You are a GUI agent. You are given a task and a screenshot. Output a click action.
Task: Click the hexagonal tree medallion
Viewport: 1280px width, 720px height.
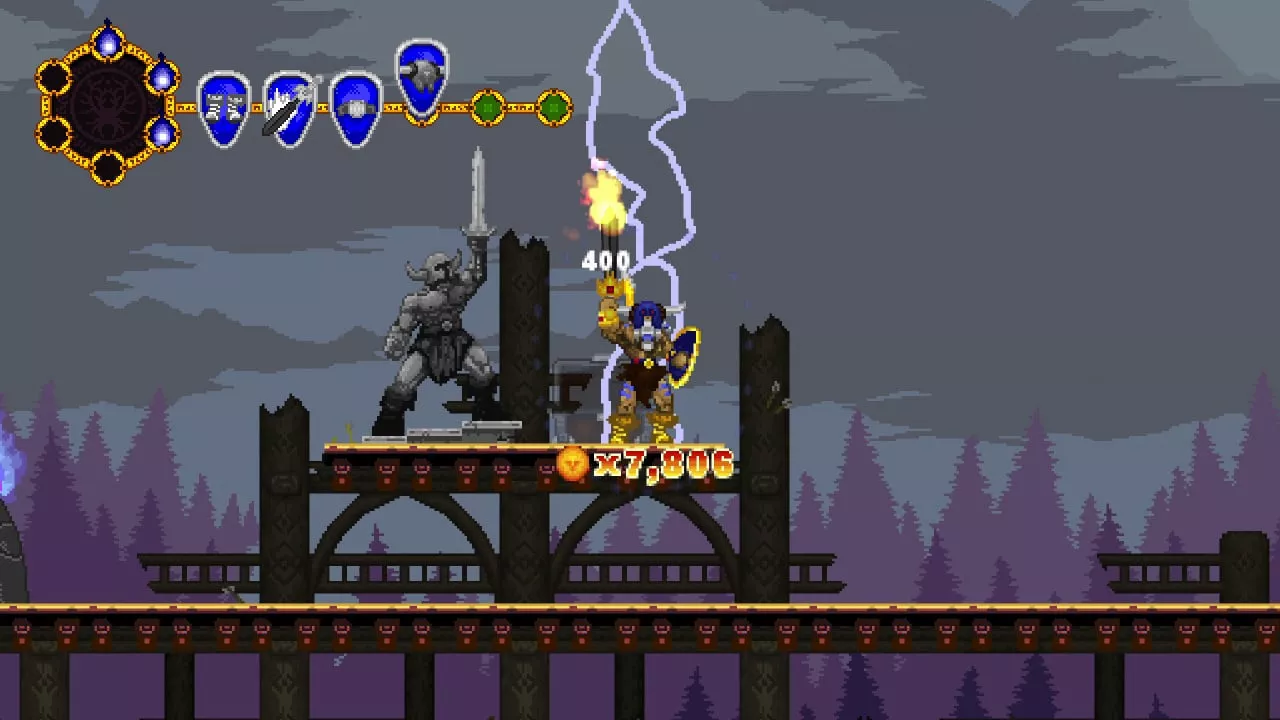pos(107,106)
